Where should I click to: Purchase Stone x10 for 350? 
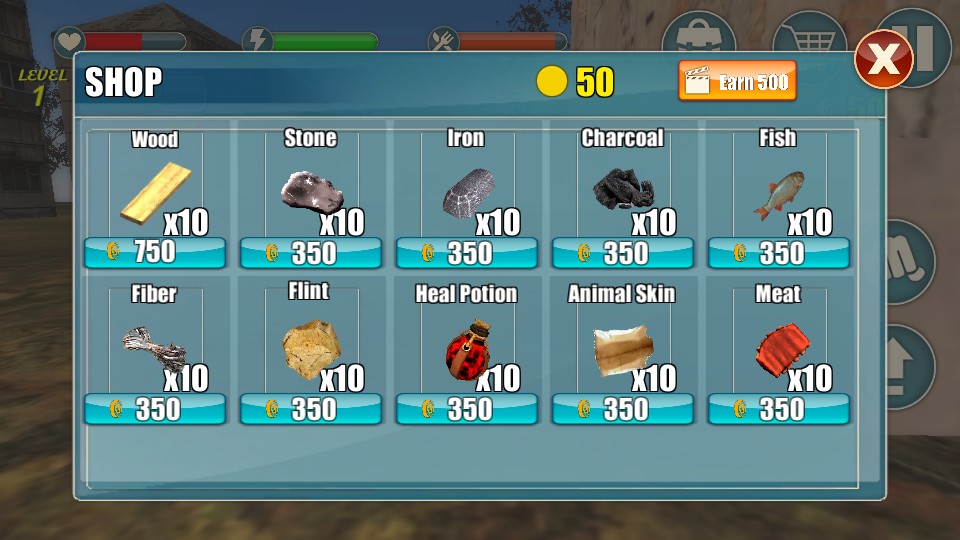311,253
